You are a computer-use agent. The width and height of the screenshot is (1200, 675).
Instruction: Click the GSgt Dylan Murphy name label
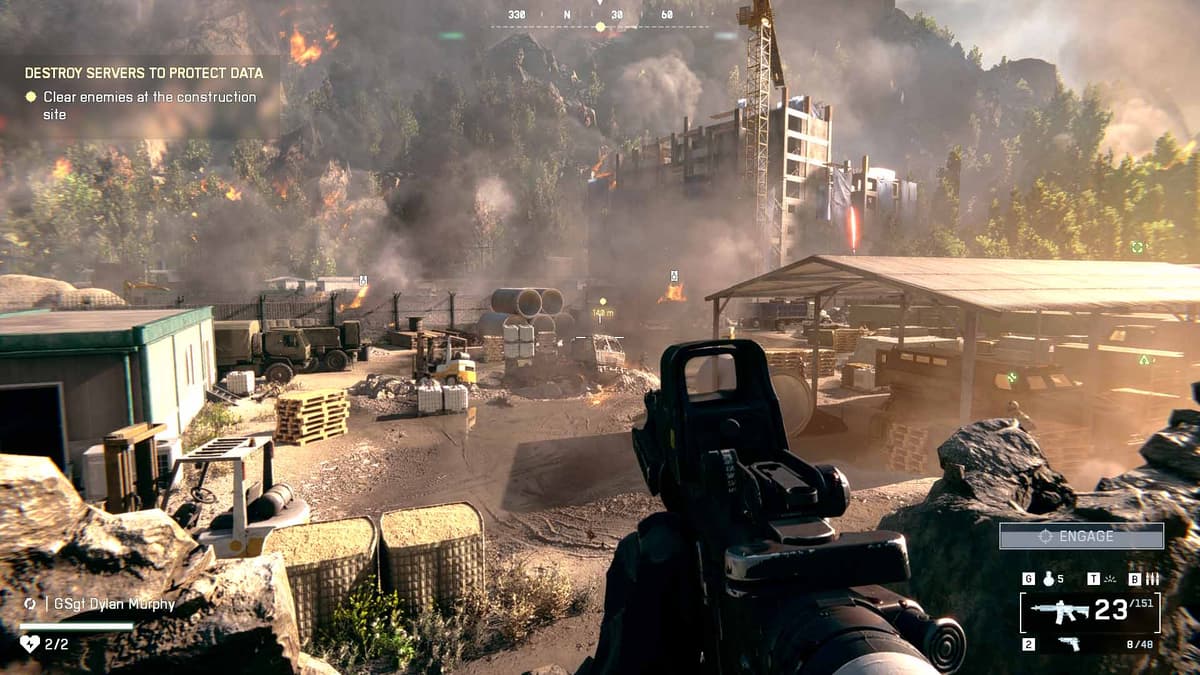[x=109, y=604]
